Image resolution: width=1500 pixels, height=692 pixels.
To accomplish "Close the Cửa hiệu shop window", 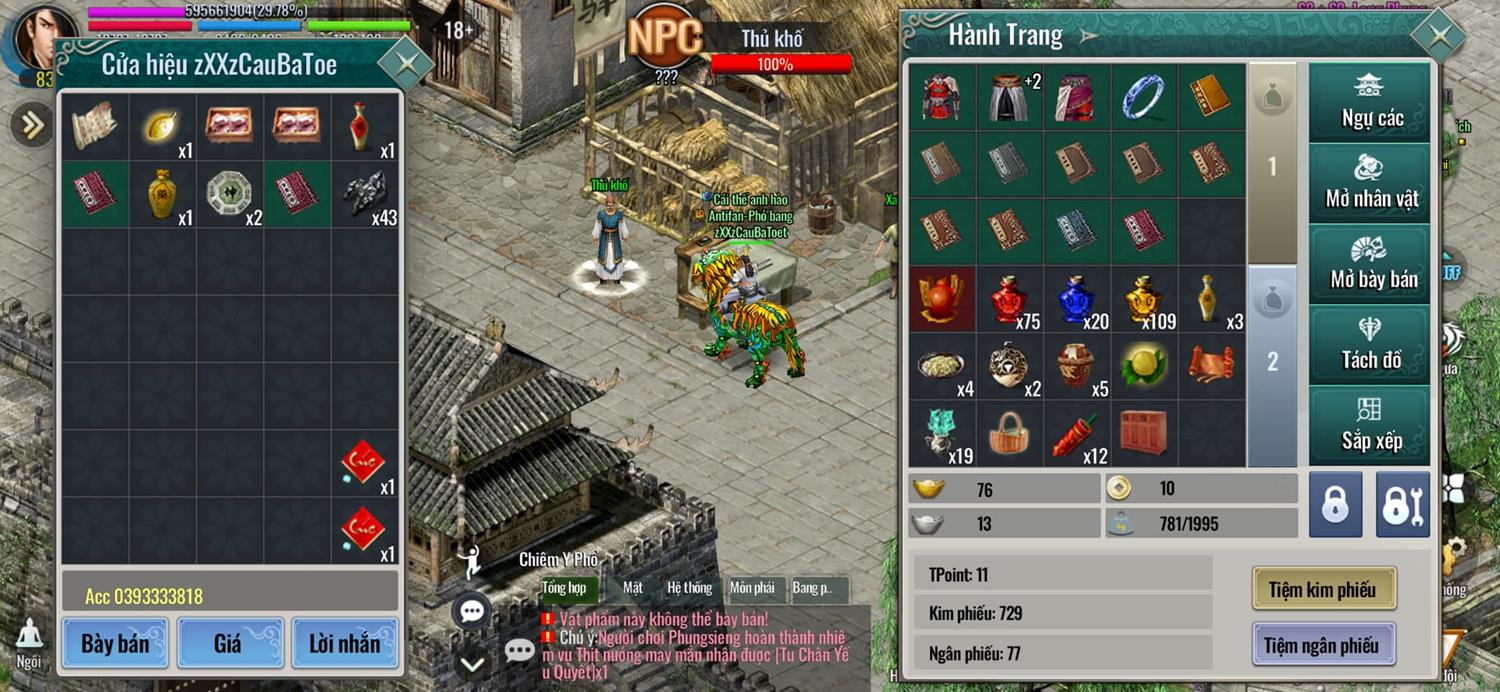I will click(x=404, y=64).
